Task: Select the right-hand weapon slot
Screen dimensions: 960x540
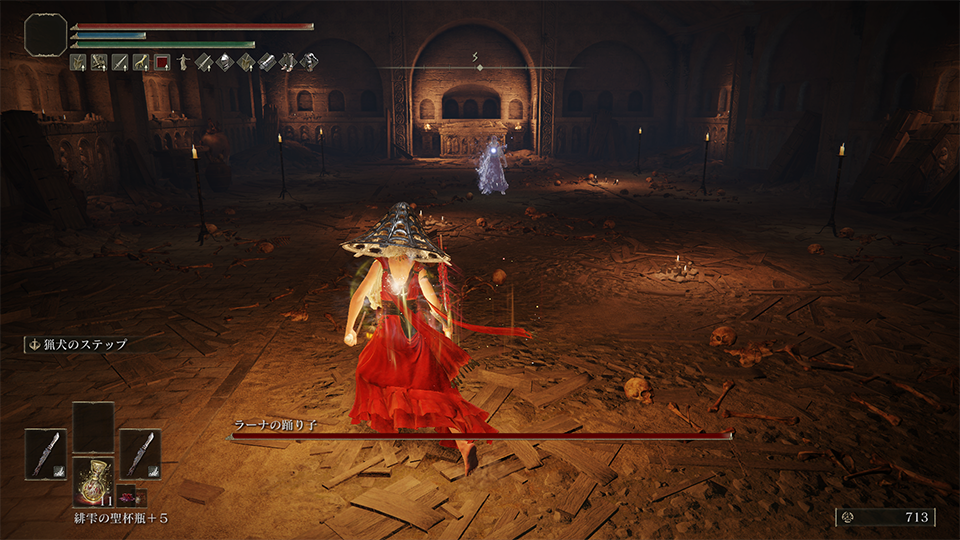Action: (140, 453)
